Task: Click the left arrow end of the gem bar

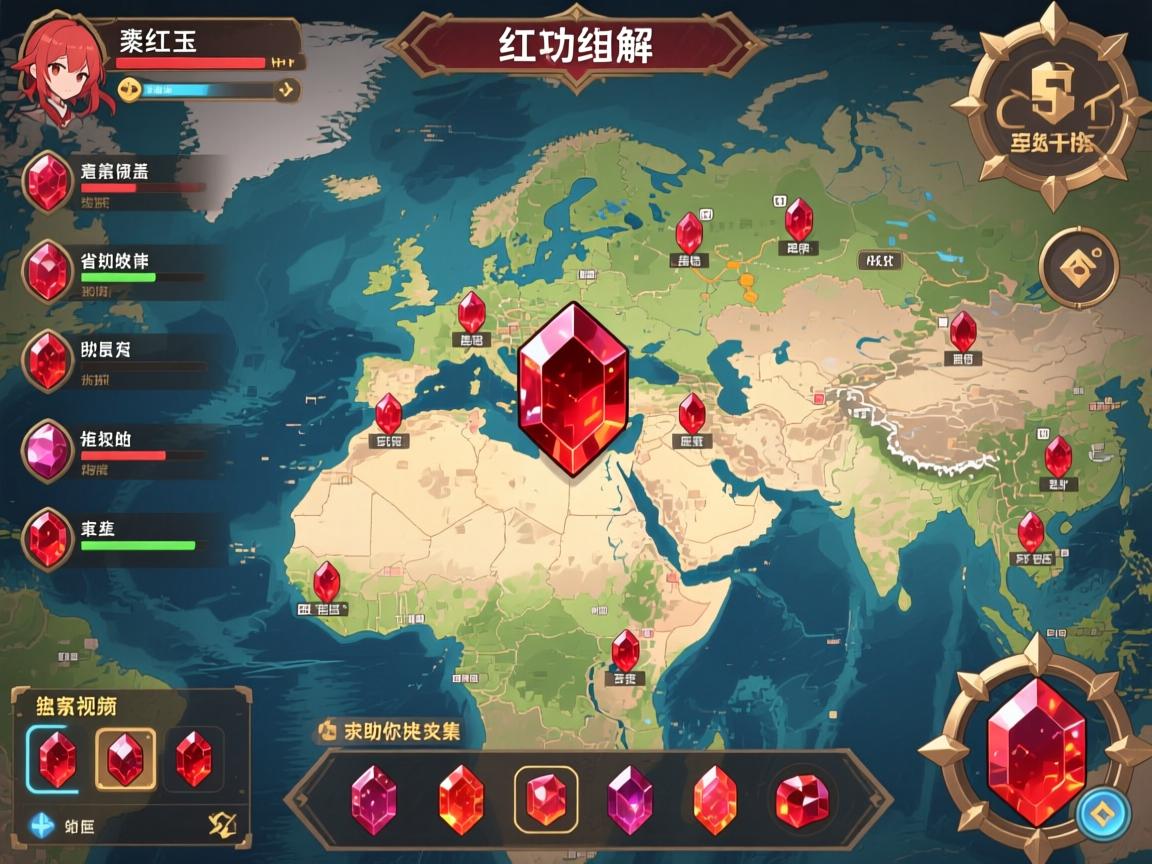Action: [x=298, y=800]
